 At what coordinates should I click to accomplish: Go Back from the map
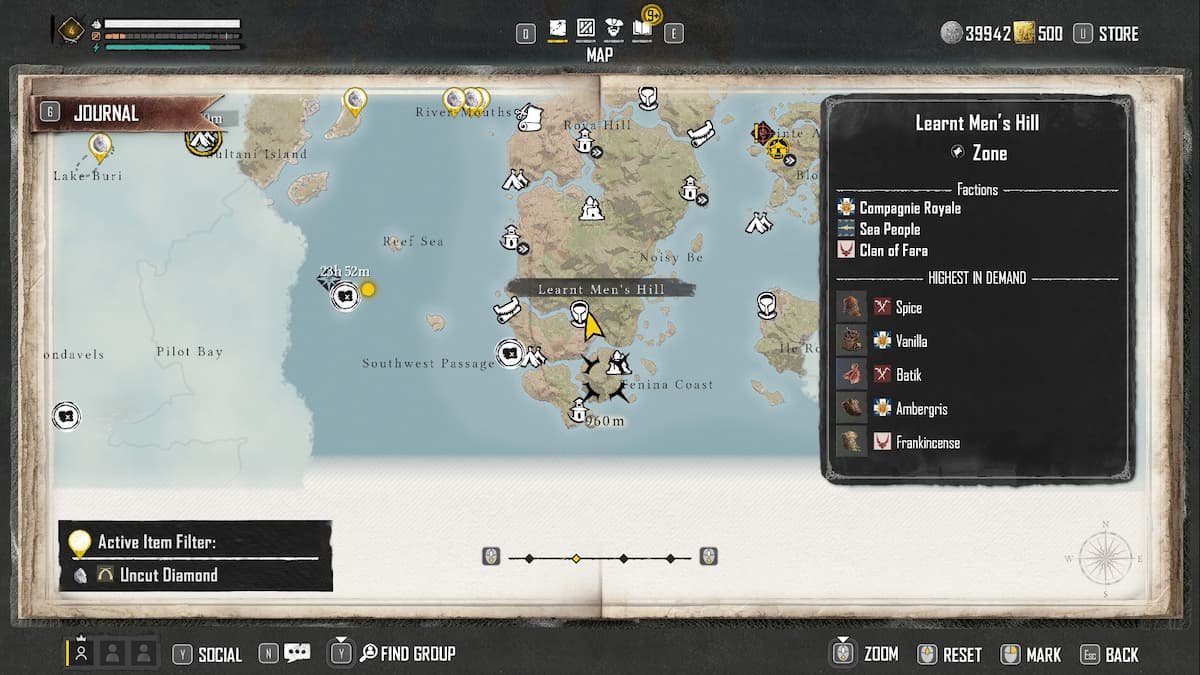click(x=1121, y=655)
